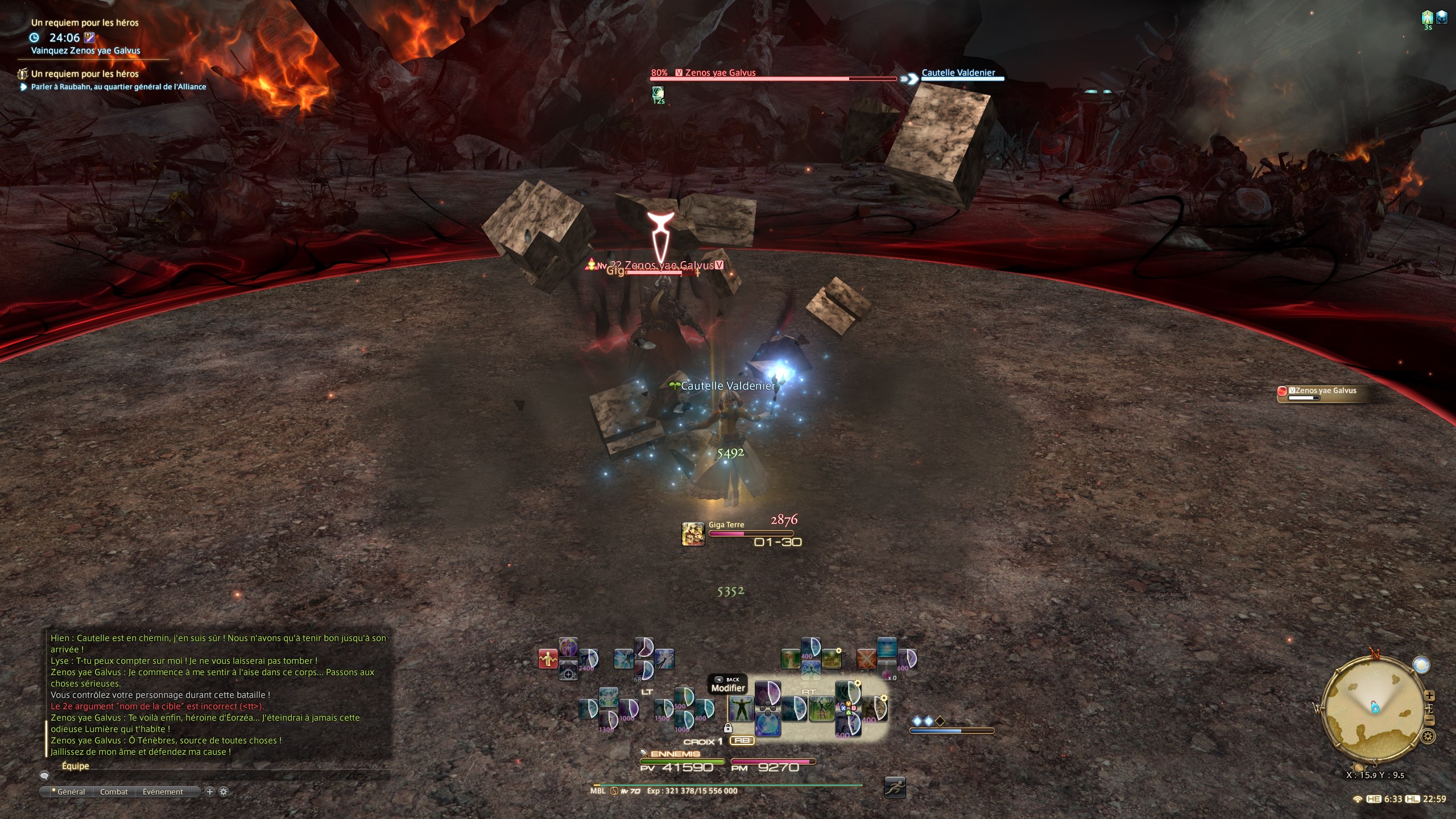This screenshot has width=1456, height=819.
Task: Zoom out the minimap with minus button
Action: coord(1429,721)
